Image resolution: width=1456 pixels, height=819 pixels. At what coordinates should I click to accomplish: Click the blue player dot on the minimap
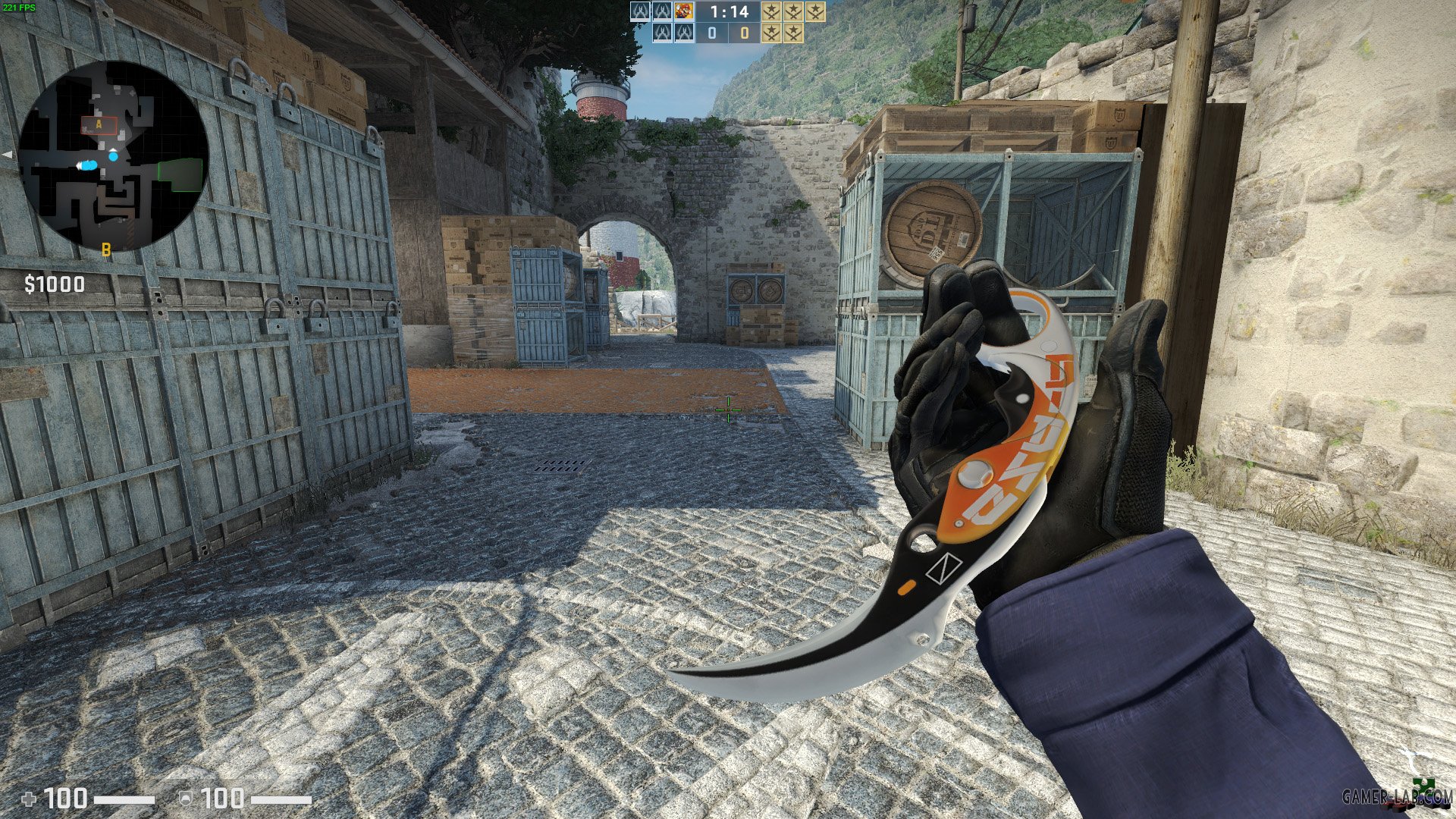(114, 157)
